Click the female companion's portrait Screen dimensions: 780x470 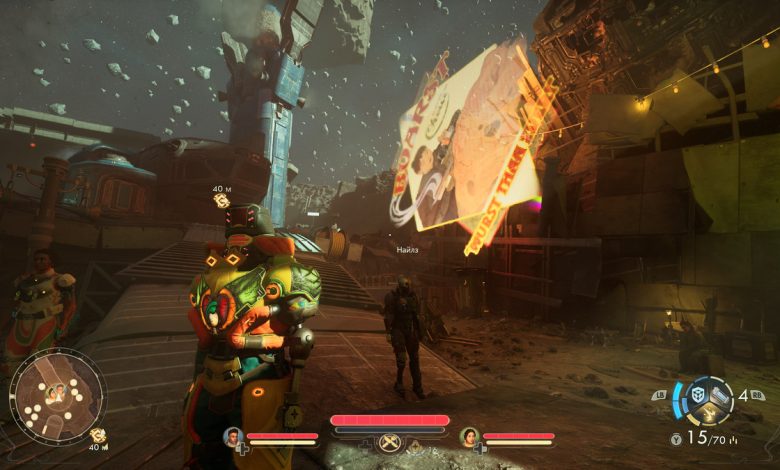(469, 437)
